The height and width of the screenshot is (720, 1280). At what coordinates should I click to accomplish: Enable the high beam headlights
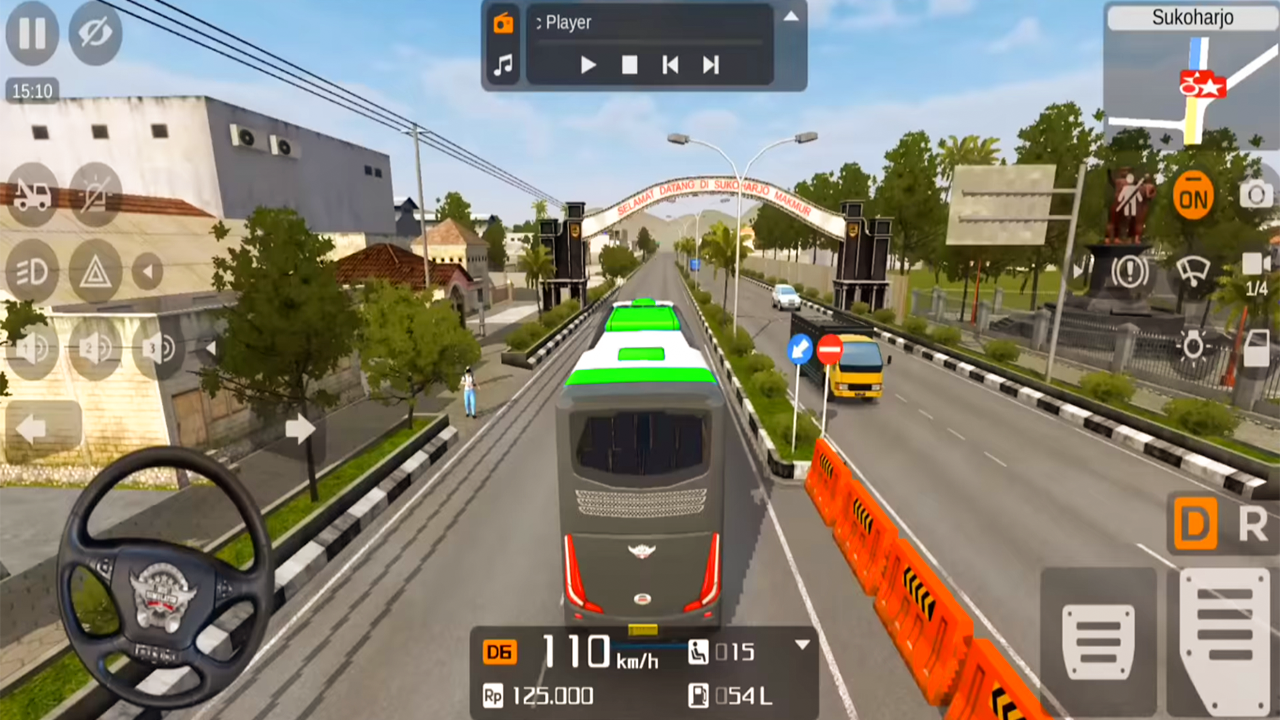(x=30, y=272)
